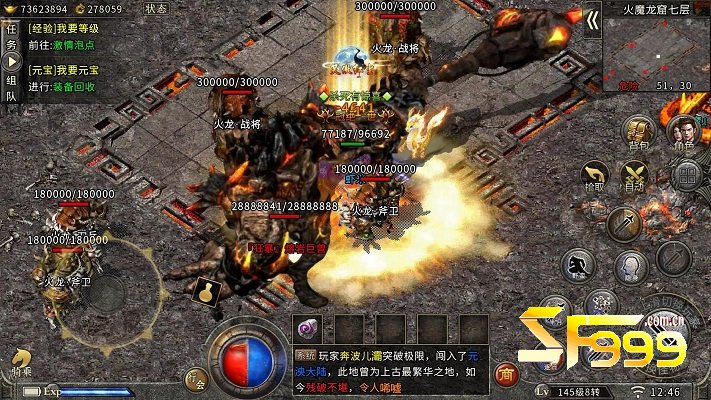Toggle 自动 auto-combat
The image size is (711, 400).
pos(635,178)
